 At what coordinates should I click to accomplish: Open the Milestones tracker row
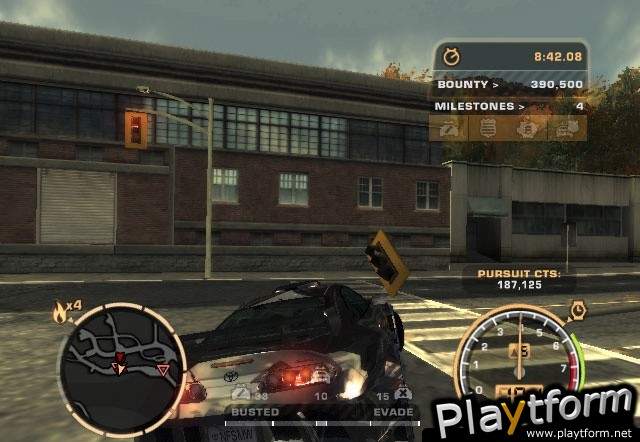[x=510, y=105]
